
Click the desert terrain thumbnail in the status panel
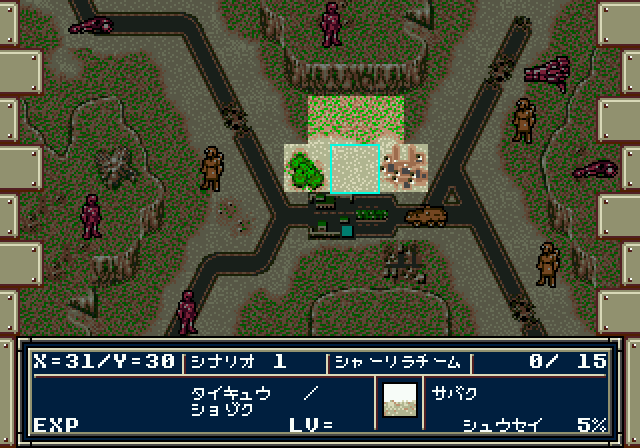click(400, 400)
